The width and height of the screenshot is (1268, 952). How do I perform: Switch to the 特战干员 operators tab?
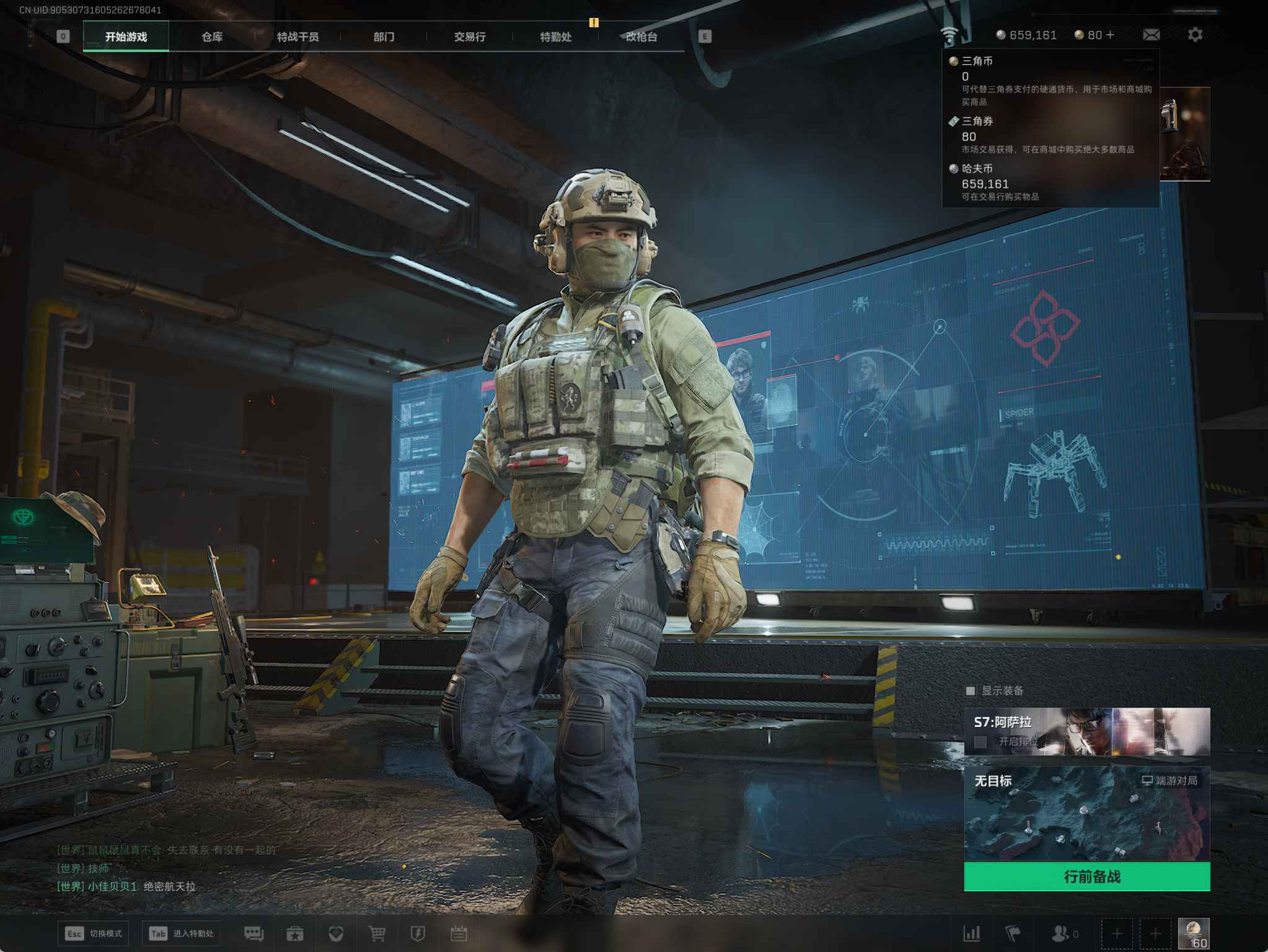(297, 37)
